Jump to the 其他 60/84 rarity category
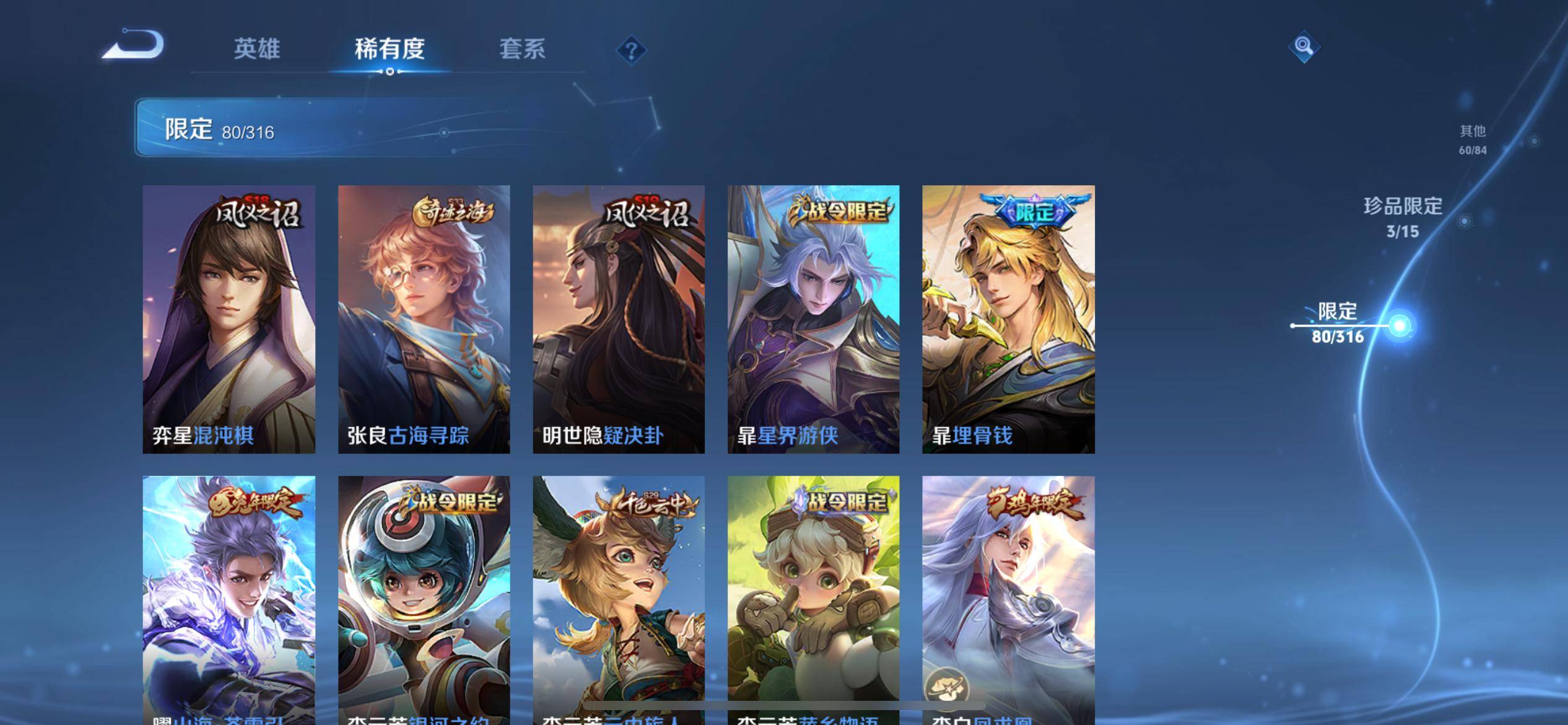The height and width of the screenshot is (725, 1568). click(1472, 139)
